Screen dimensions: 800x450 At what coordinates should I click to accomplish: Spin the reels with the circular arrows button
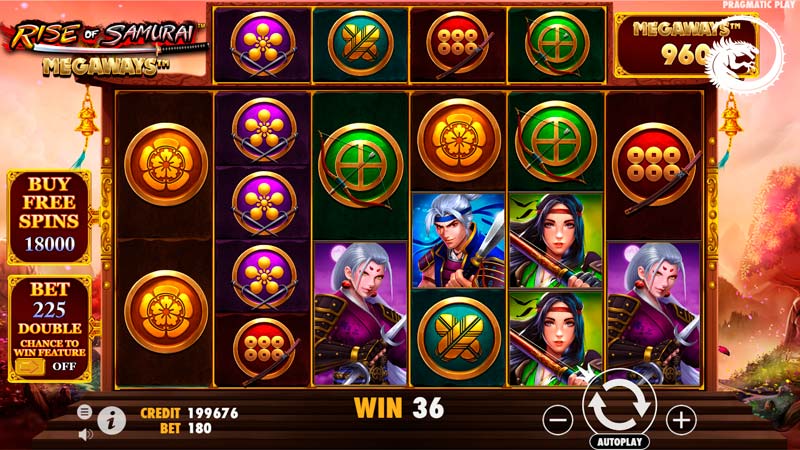(617, 406)
